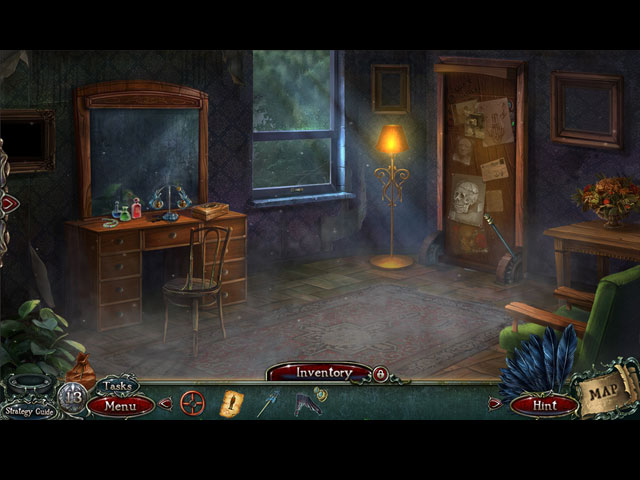Screen dimensions: 640x480
Task: Select the hook with chain inventory item
Action: coord(308,402)
